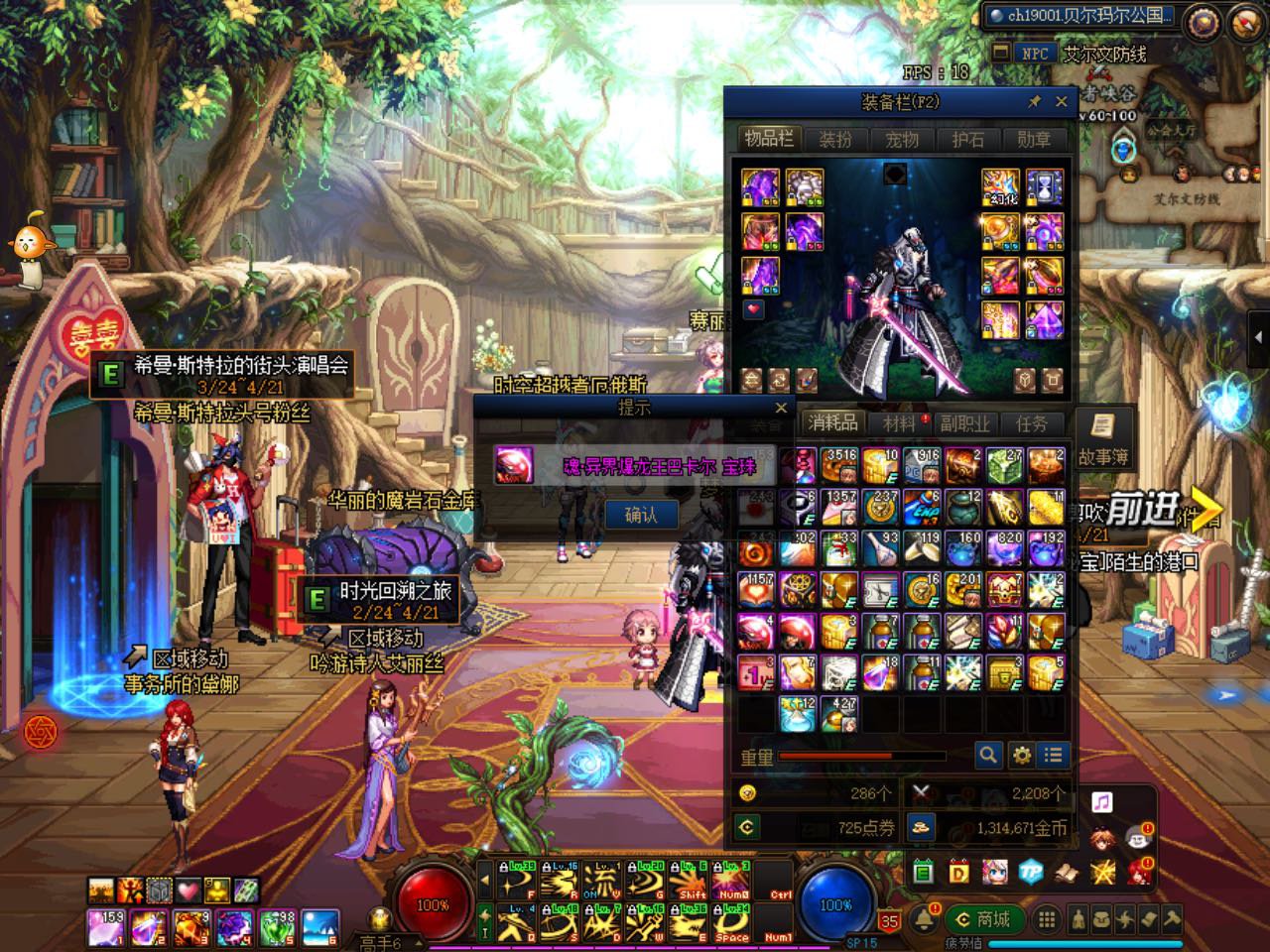This screenshot has width=1270, height=952.
Task: Open the TP hexagon icon
Action: 1031,872
